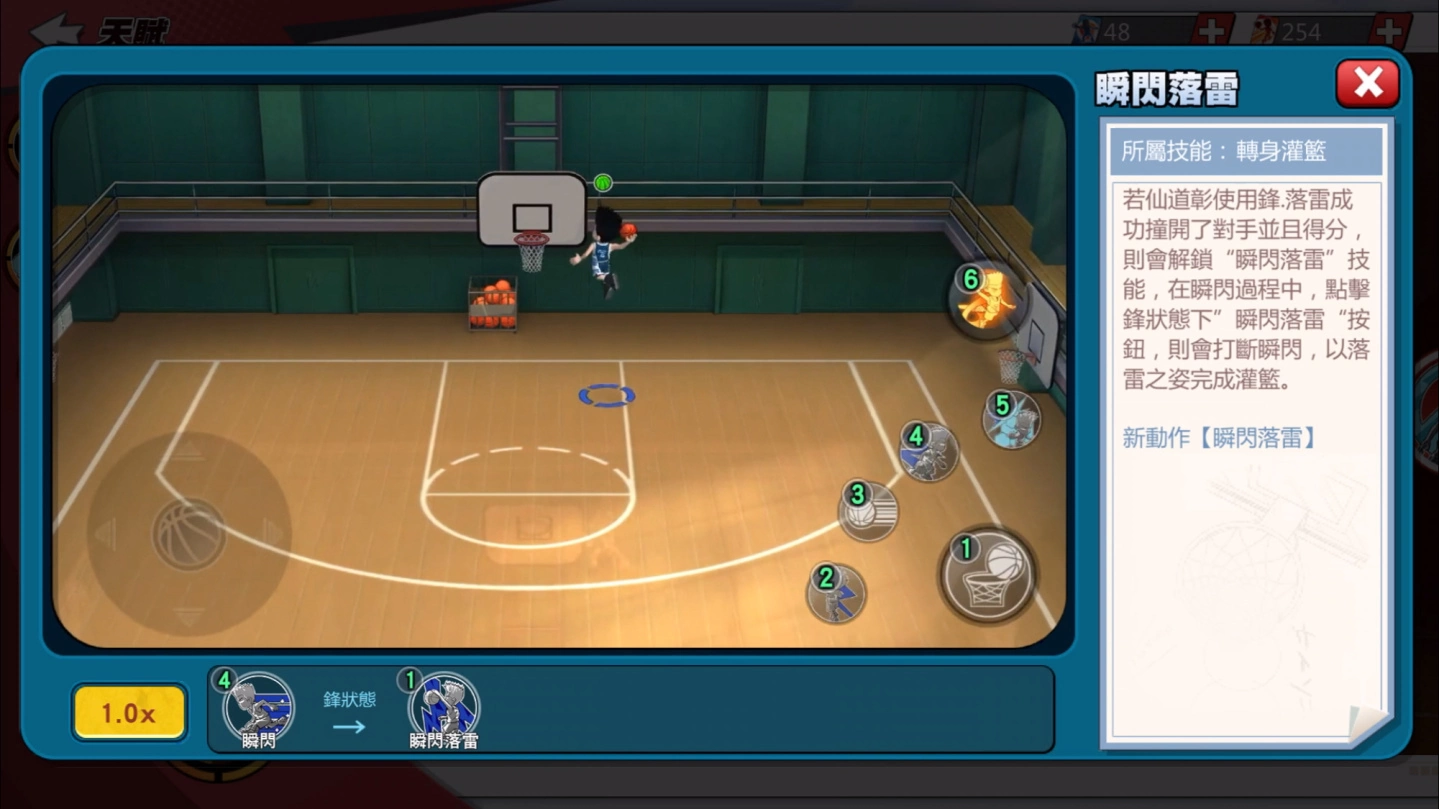The height and width of the screenshot is (809, 1439).
Task: Toggle the 1.0x playback speed button
Action: (x=129, y=713)
